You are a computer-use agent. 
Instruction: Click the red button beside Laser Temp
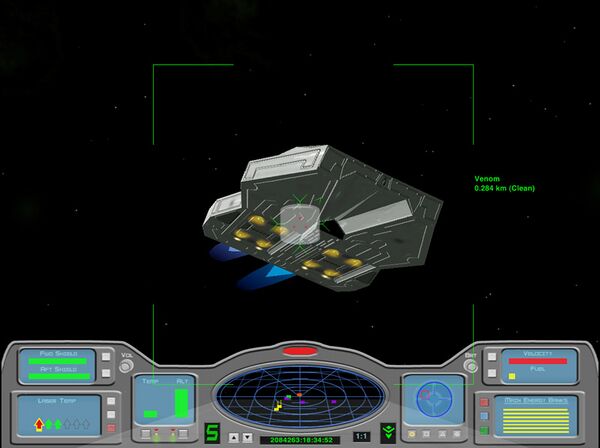(x=111, y=428)
